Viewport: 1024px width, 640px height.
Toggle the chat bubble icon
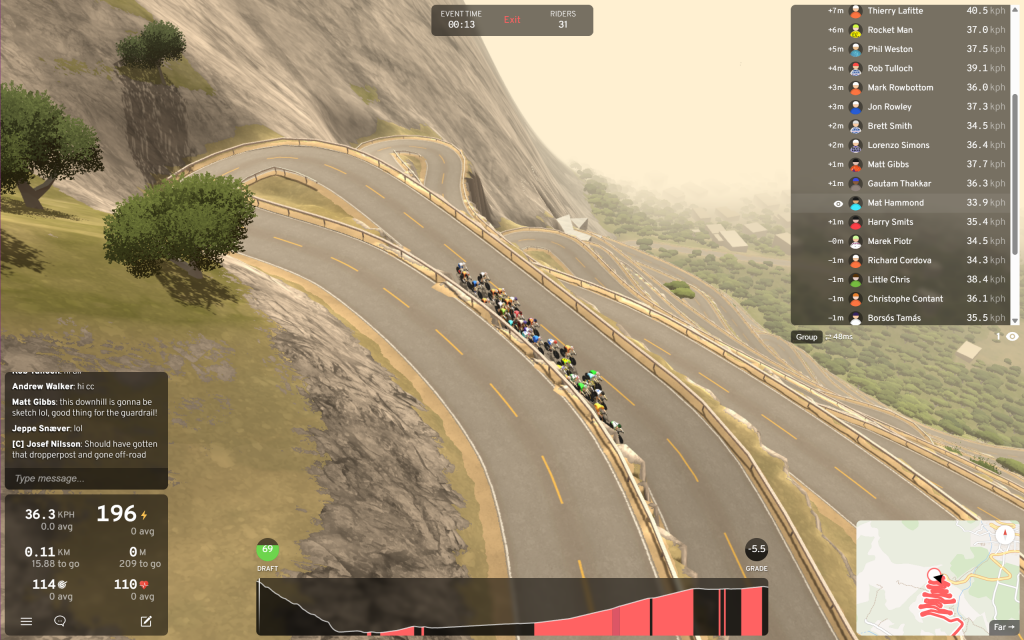point(60,621)
